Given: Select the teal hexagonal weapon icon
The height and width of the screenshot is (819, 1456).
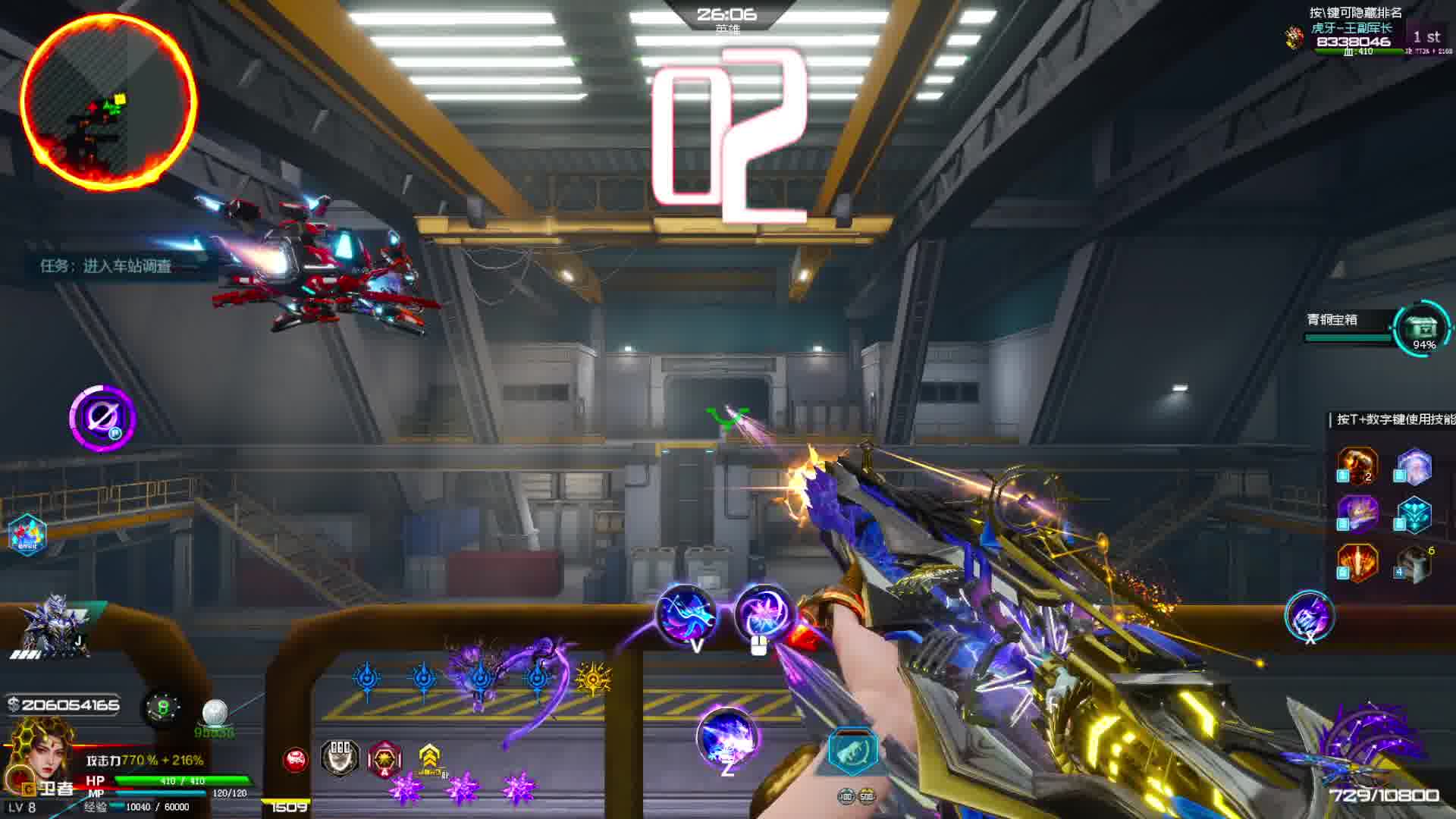Looking at the screenshot, I should (x=853, y=751).
